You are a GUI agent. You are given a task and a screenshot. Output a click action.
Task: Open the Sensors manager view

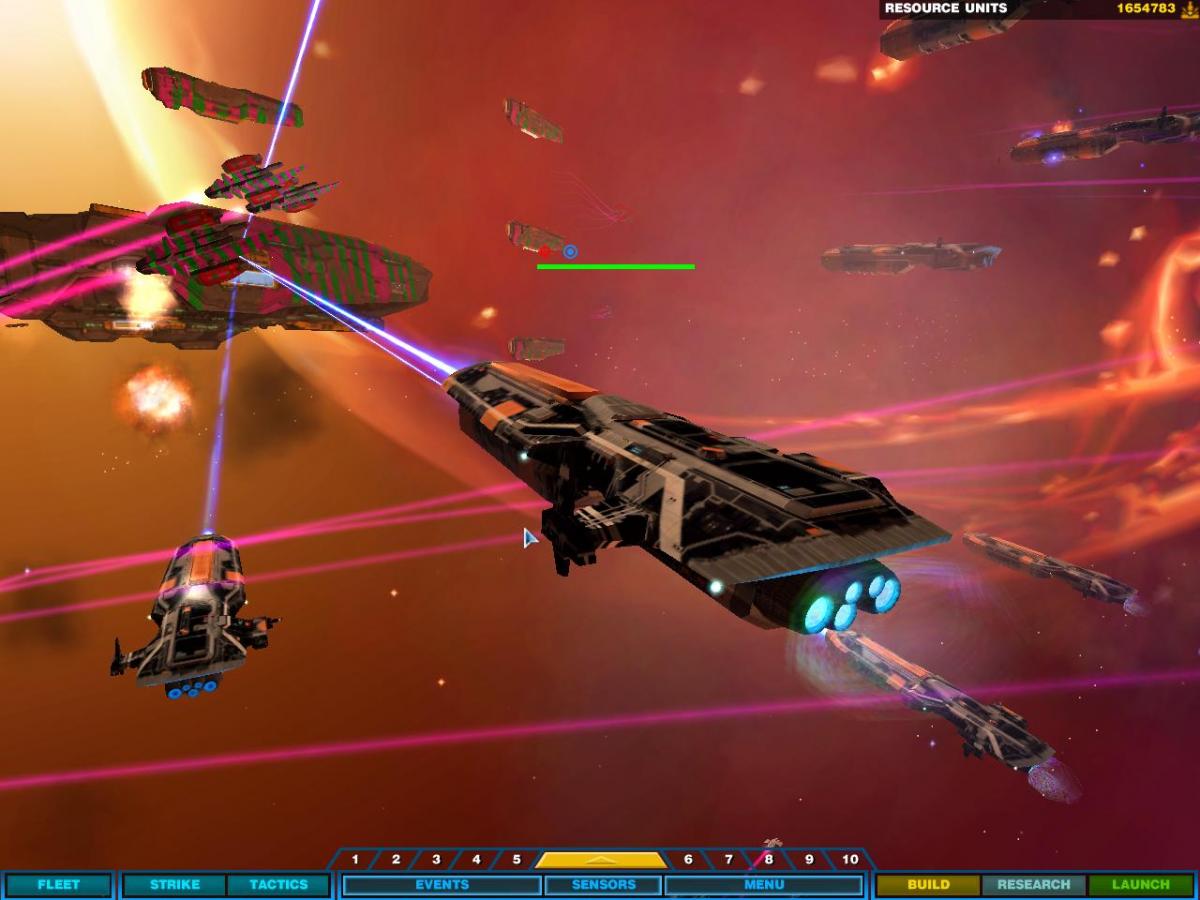point(603,885)
